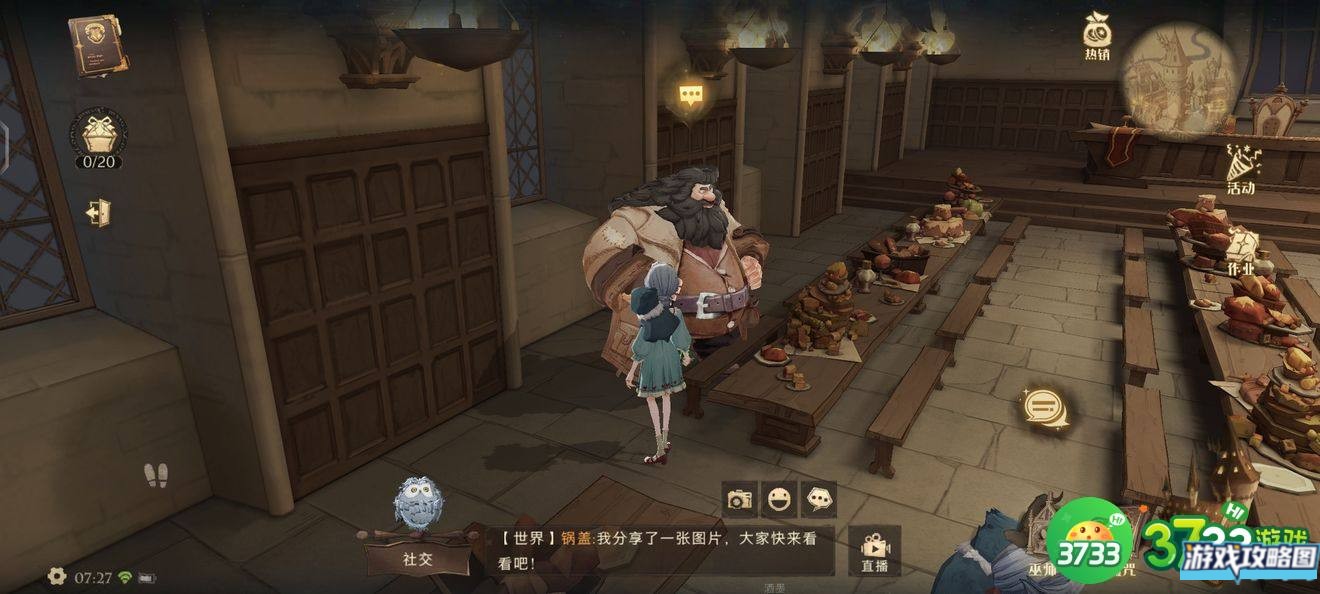The height and width of the screenshot is (594, 1320).
Task: Open the speech bubble quick chat icon
Action: (819, 498)
